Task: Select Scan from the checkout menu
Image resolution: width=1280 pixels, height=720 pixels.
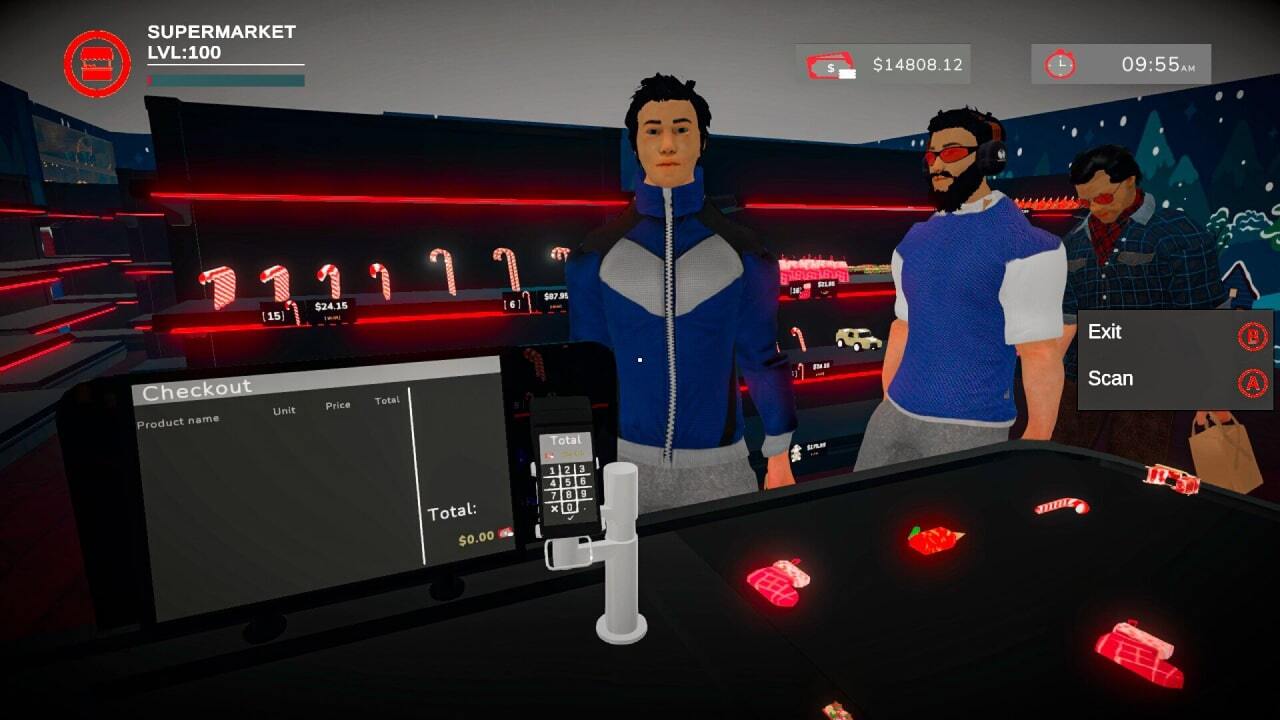Action: (1113, 379)
